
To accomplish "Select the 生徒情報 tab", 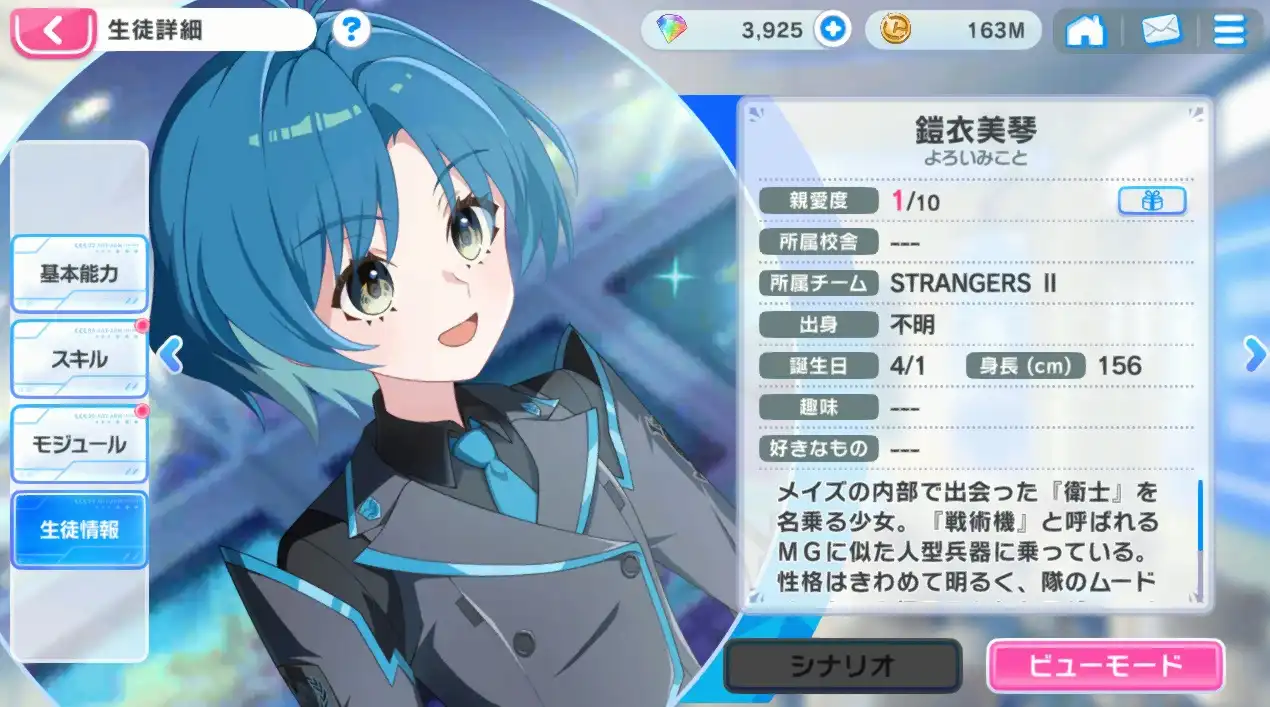I will (79, 530).
